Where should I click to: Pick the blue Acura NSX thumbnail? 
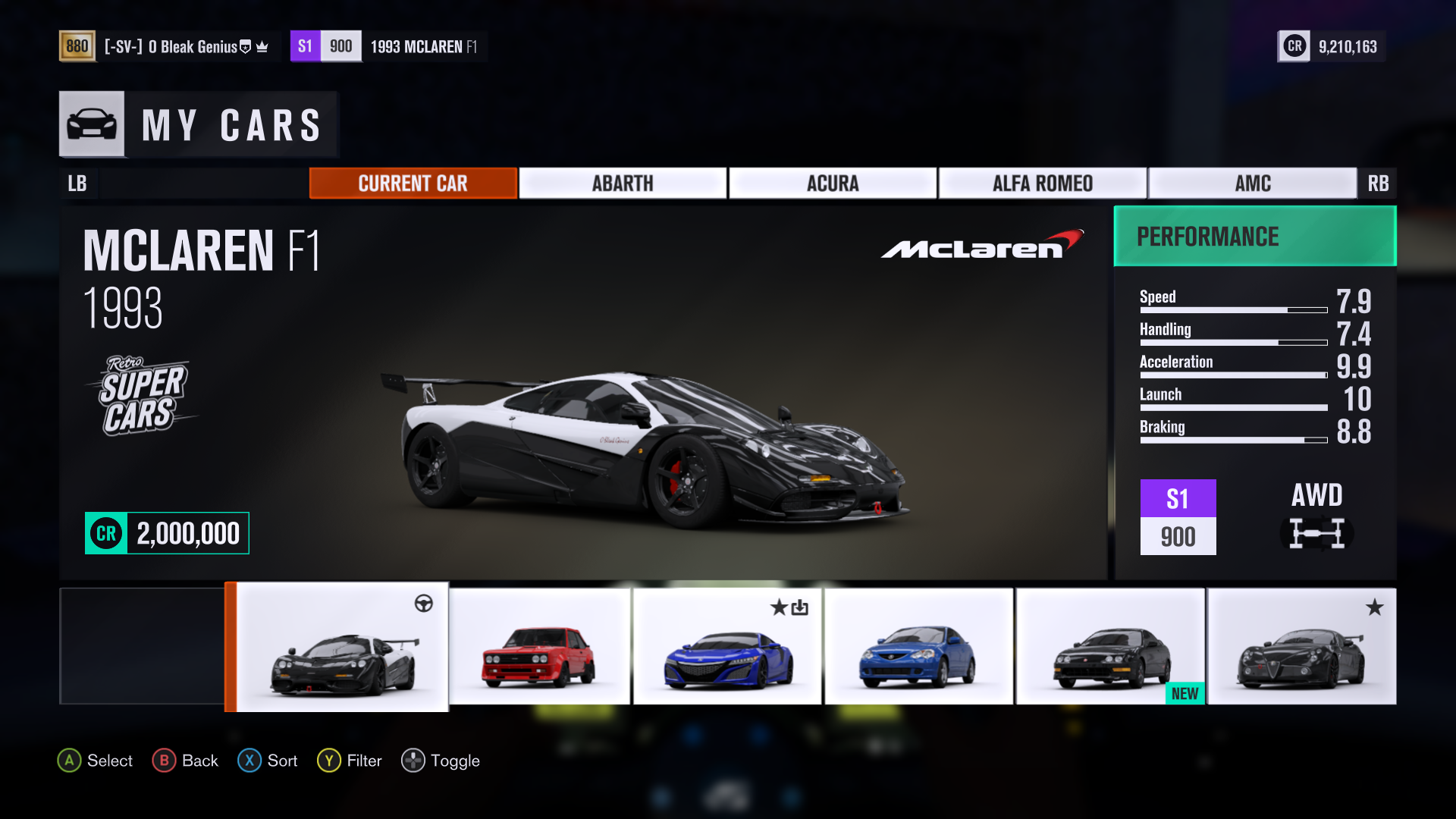727,647
